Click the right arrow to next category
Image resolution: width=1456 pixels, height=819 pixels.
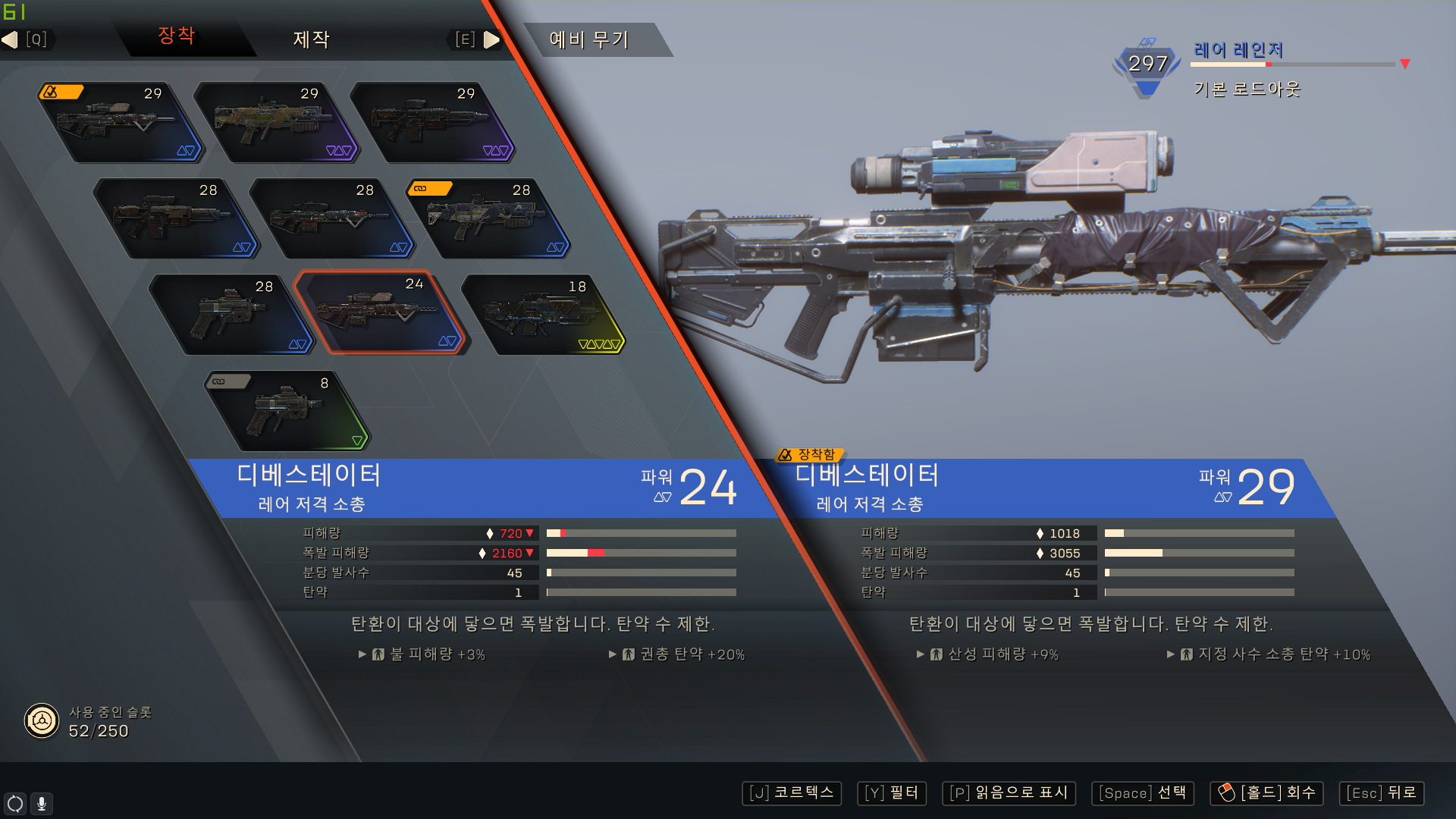[x=491, y=39]
